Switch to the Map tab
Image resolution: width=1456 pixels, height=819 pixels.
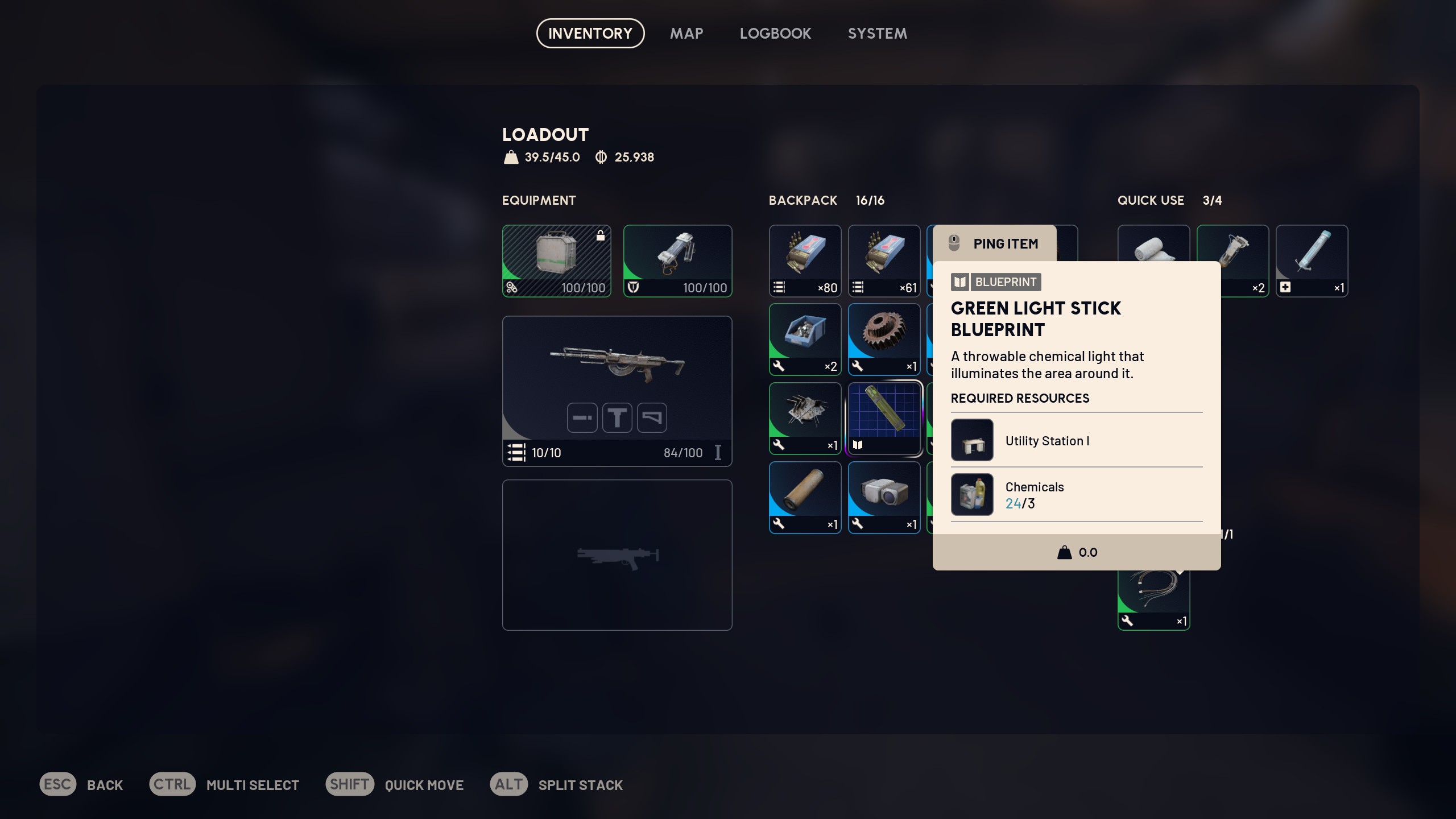(686, 34)
